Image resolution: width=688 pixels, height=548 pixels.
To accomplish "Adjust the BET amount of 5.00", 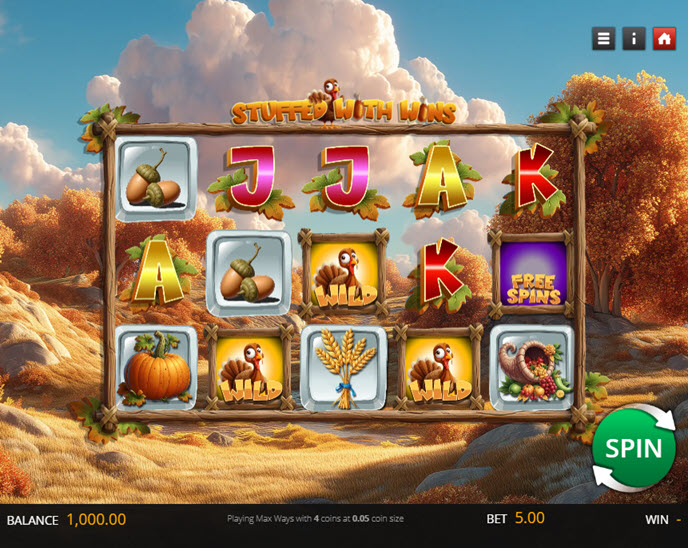I will tap(529, 519).
